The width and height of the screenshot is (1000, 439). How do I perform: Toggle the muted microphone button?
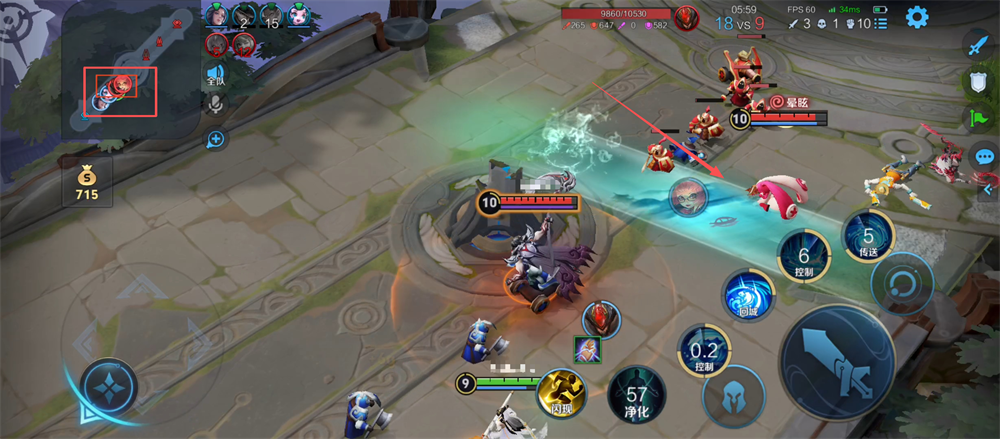(x=215, y=103)
